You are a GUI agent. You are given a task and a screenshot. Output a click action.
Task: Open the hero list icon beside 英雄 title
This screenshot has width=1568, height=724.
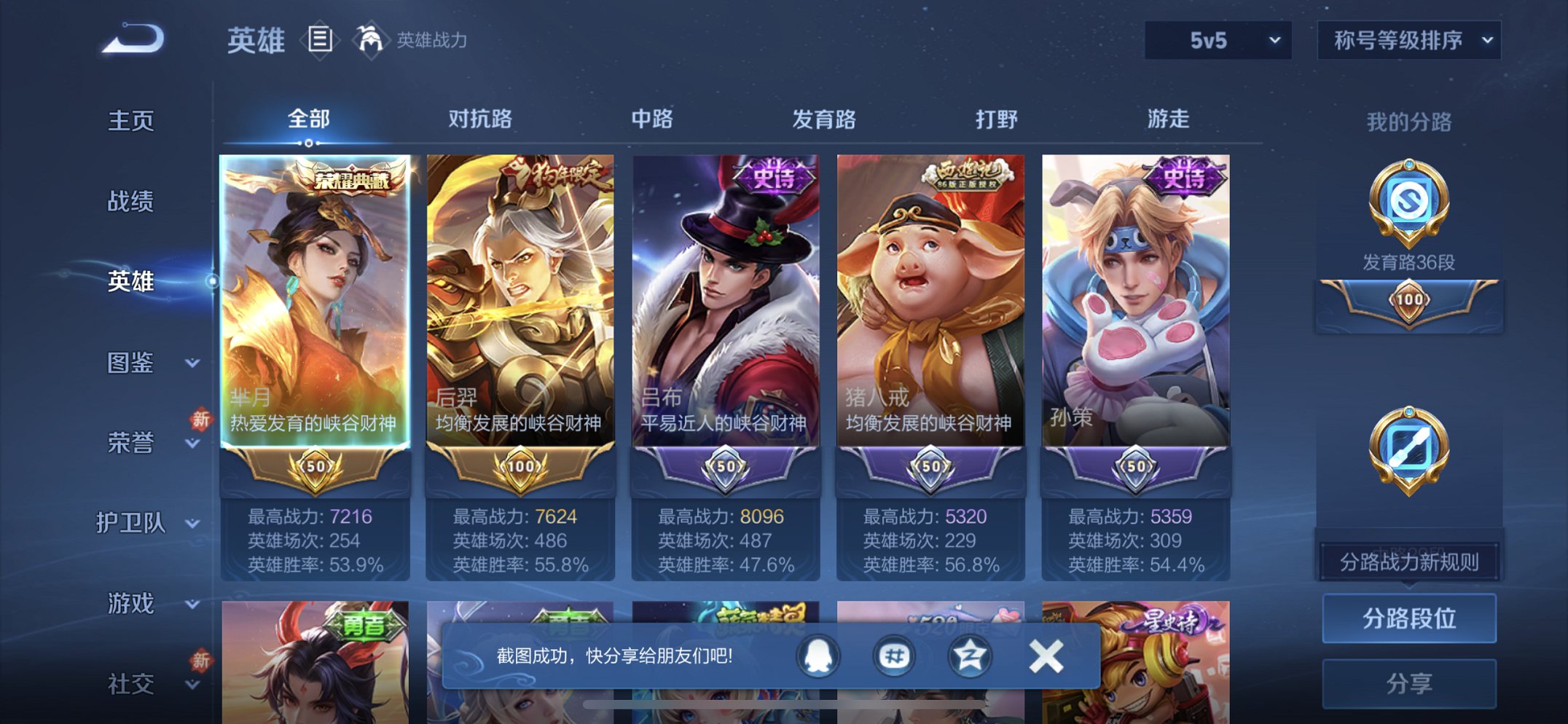(x=319, y=42)
